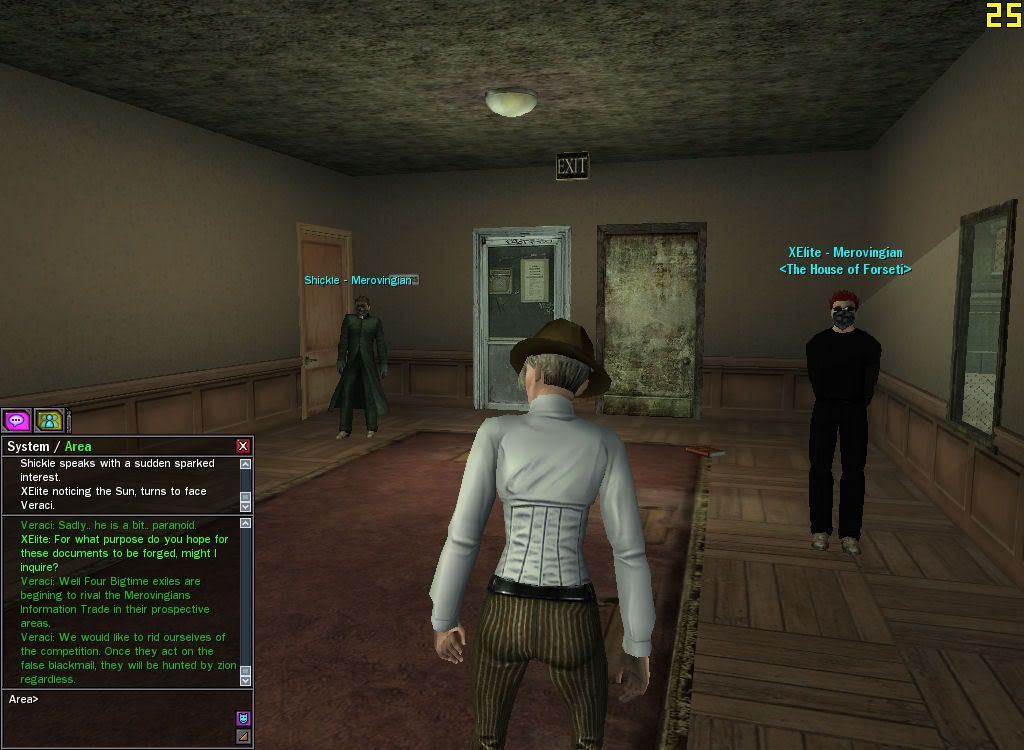The height and width of the screenshot is (750, 1024).
Task: Switch to the team members tab
Action: [x=49, y=420]
